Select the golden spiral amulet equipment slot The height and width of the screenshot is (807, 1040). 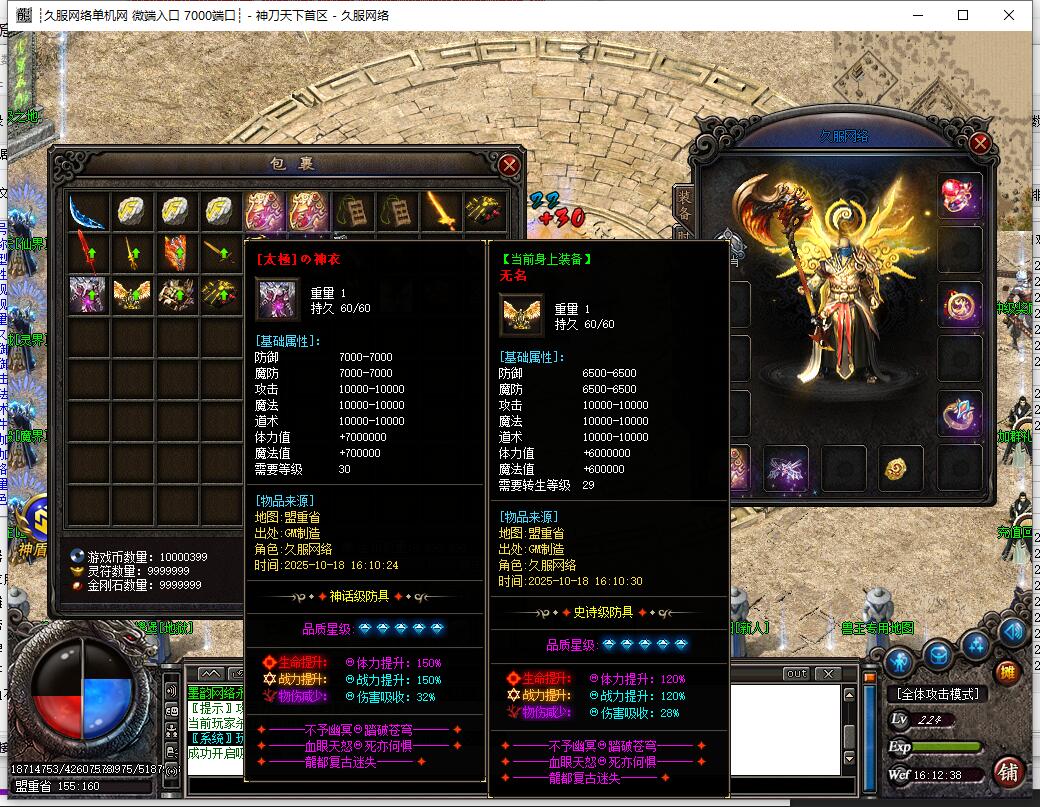click(959, 304)
